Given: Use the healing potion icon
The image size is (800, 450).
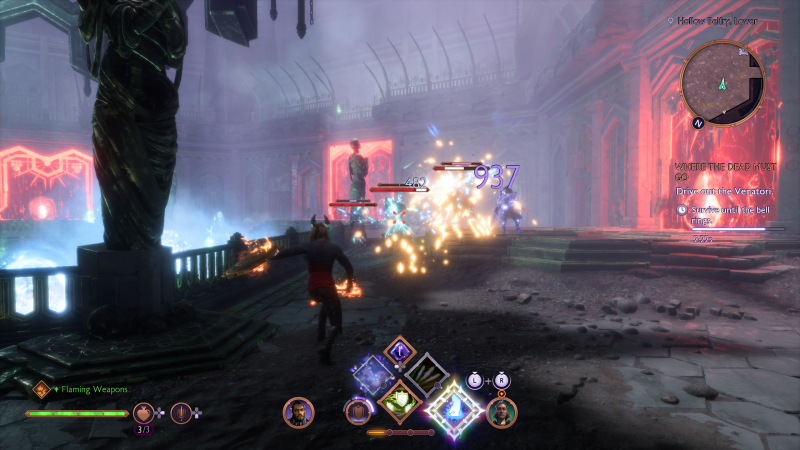Looking at the screenshot, I should click(143, 412).
